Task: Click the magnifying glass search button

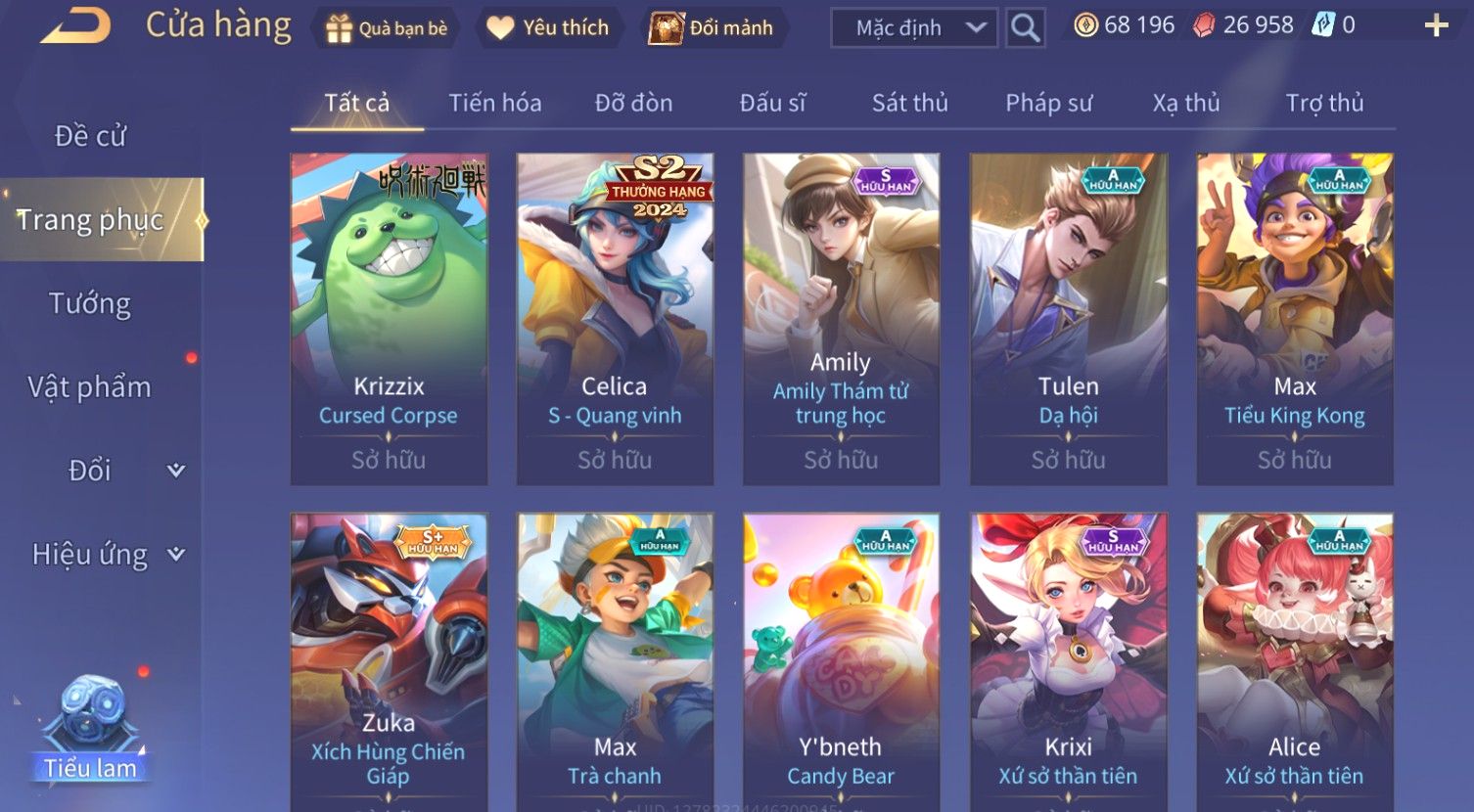Action: (x=1025, y=28)
